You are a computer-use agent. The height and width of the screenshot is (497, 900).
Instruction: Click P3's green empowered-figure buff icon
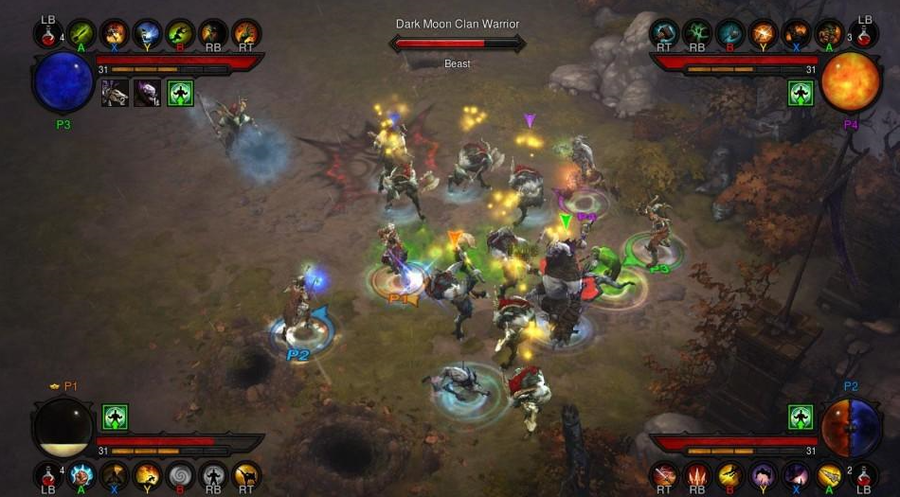tap(180, 93)
